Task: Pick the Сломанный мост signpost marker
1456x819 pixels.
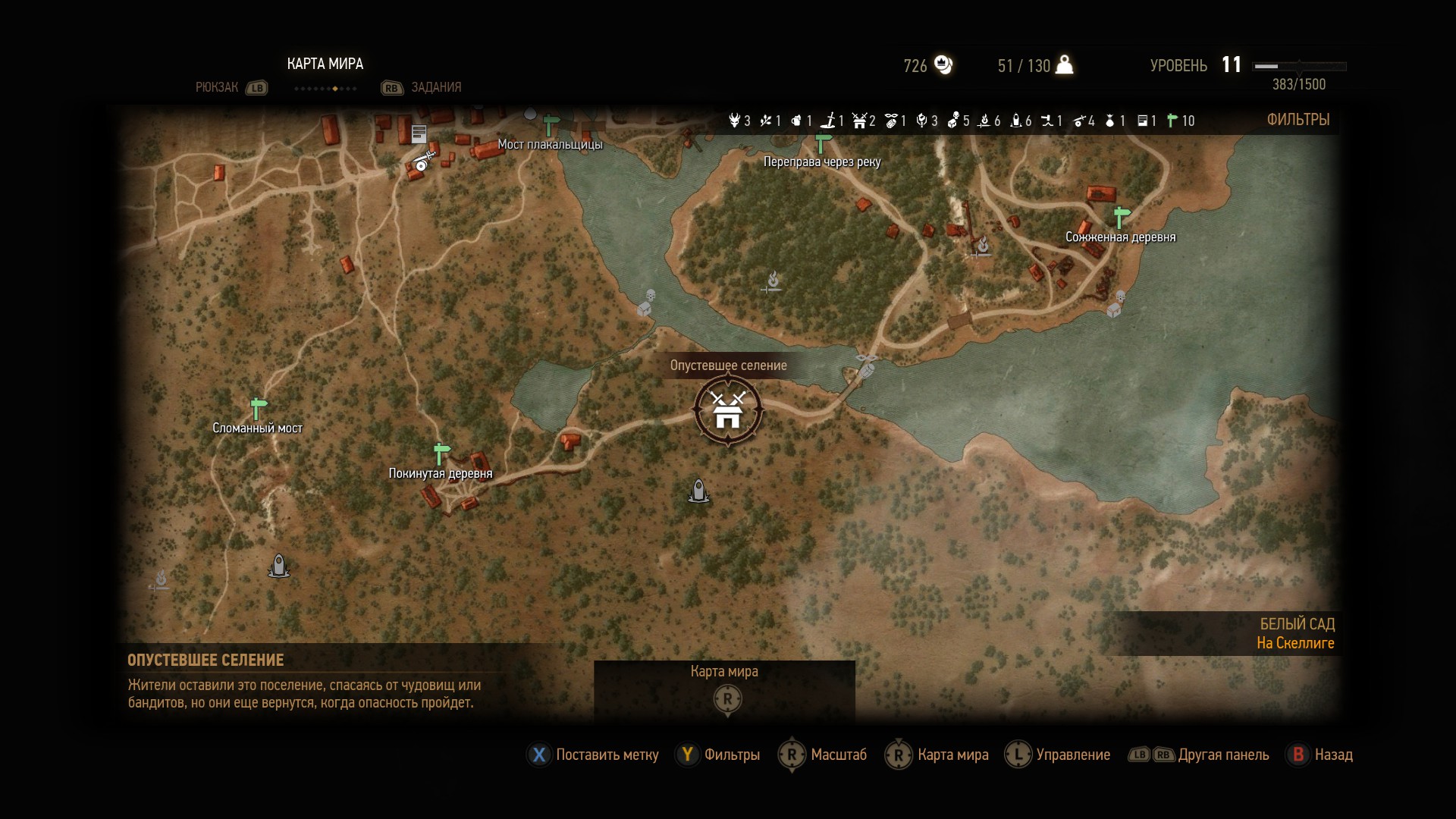Action: [x=259, y=408]
